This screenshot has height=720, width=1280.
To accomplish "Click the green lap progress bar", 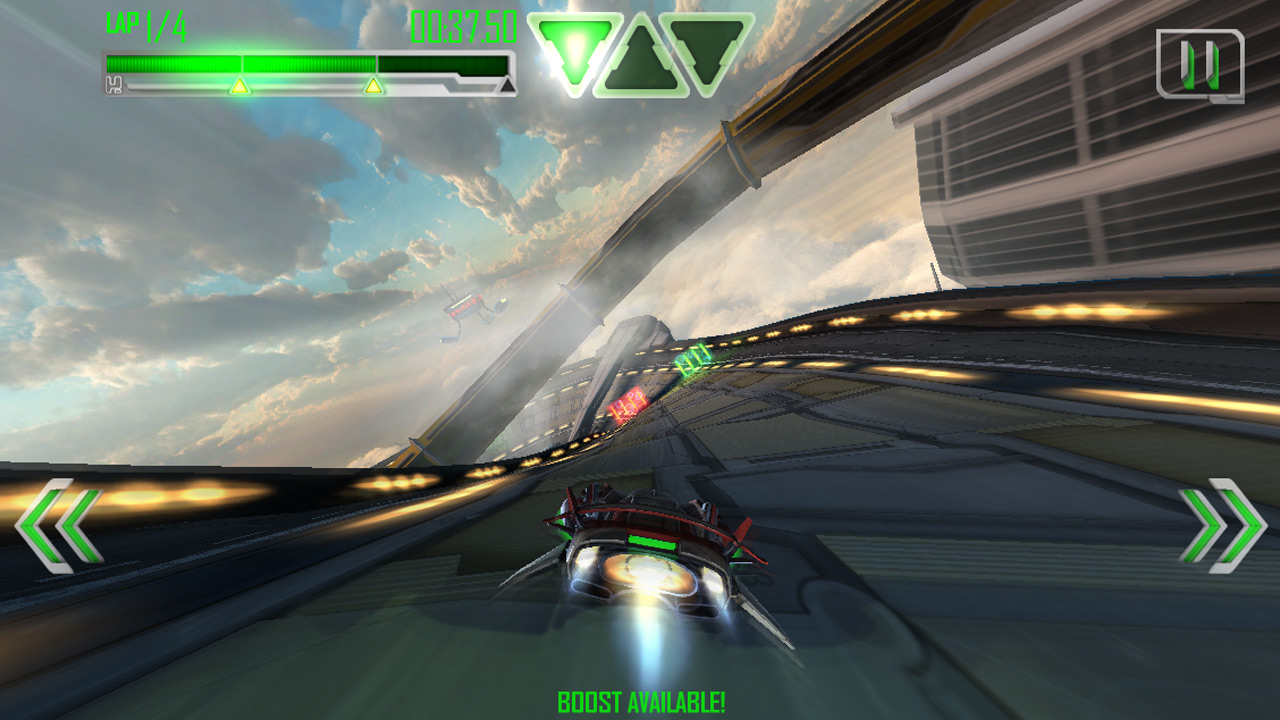I will click(x=250, y=65).
